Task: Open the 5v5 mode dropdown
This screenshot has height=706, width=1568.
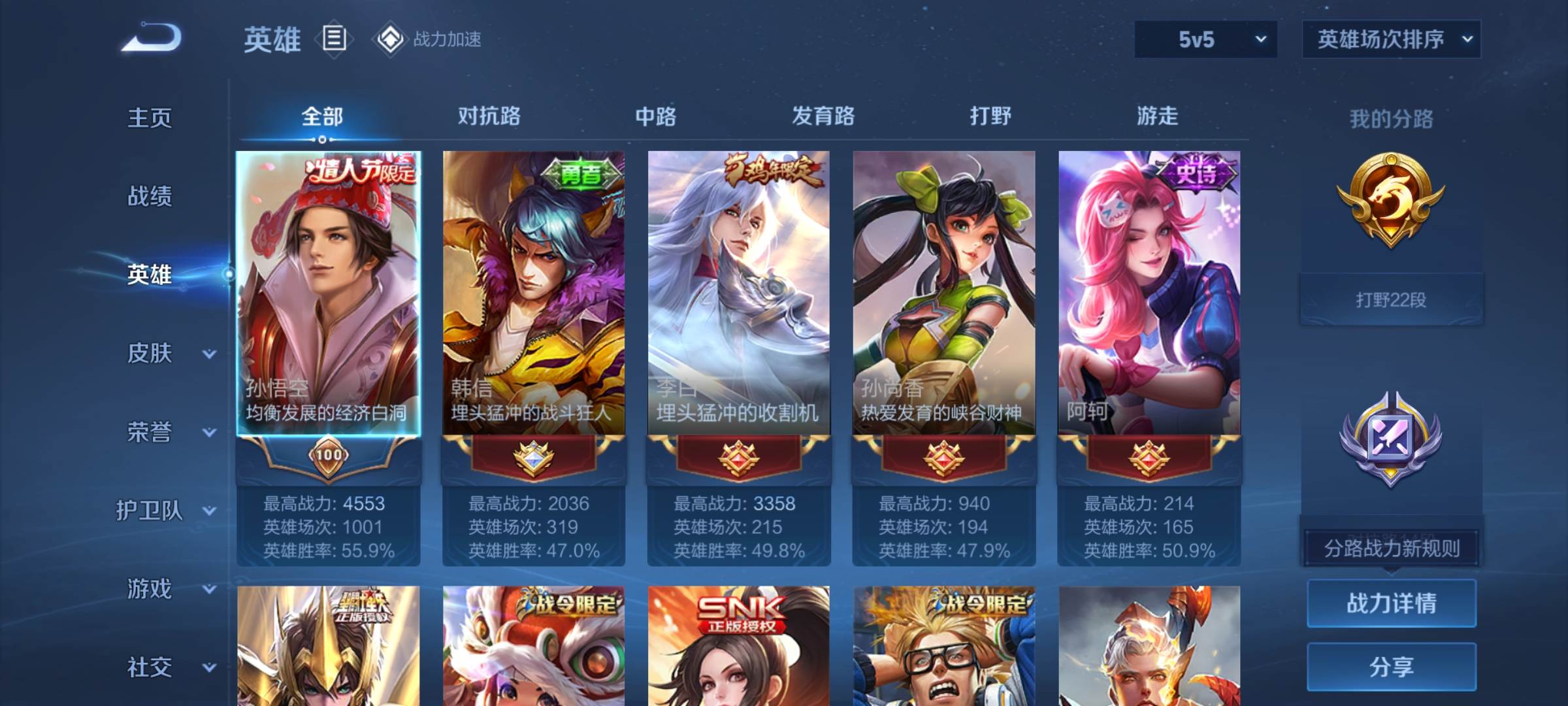Action: 1205,39
